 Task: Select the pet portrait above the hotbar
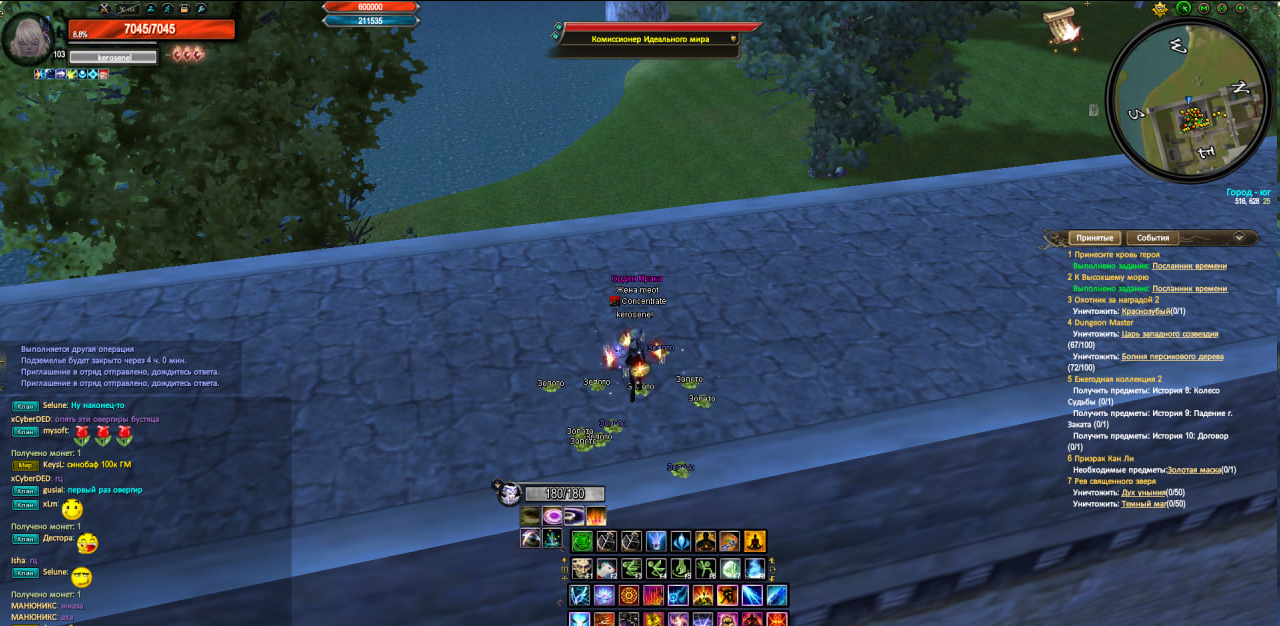pyautogui.click(x=509, y=493)
